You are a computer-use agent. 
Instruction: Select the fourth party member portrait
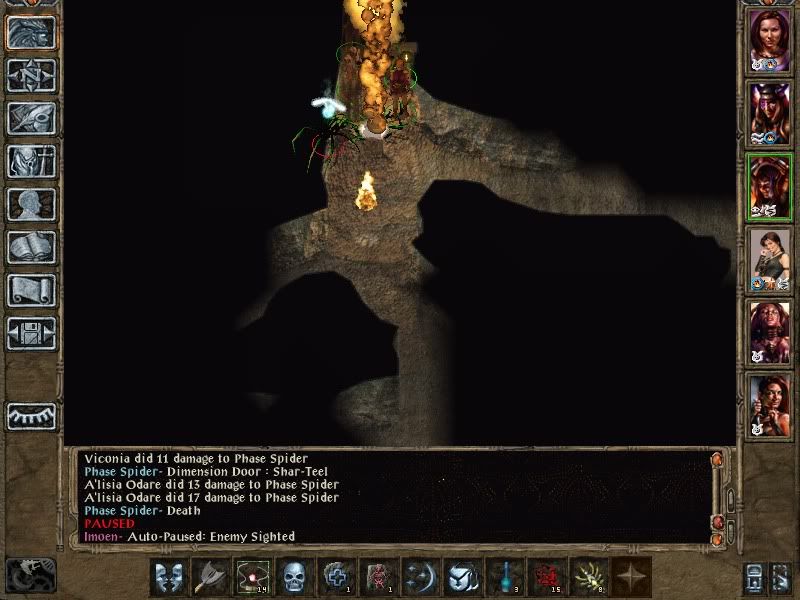pyautogui.click(x=768, y=259)
